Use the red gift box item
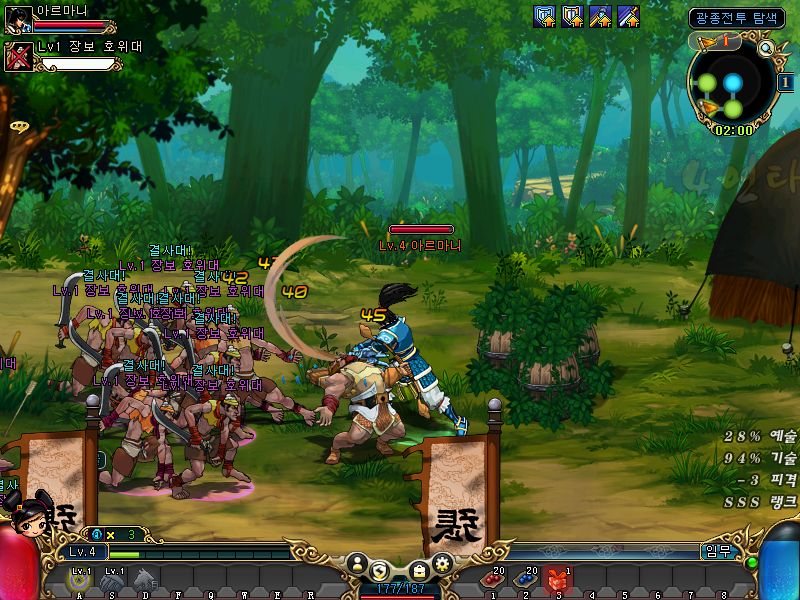This screenshot has height=600, width=800. [x=558, y=580]
